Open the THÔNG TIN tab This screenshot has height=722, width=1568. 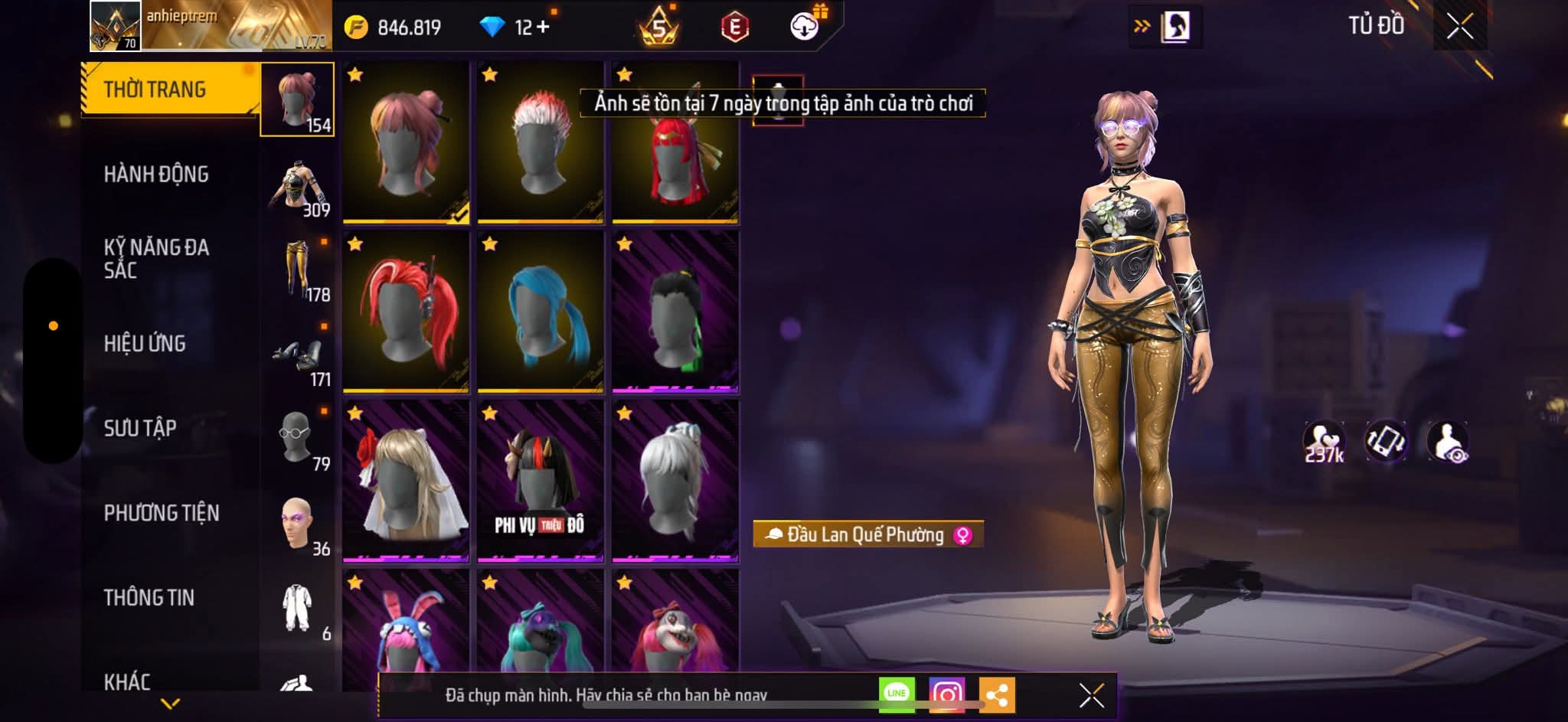149,597
